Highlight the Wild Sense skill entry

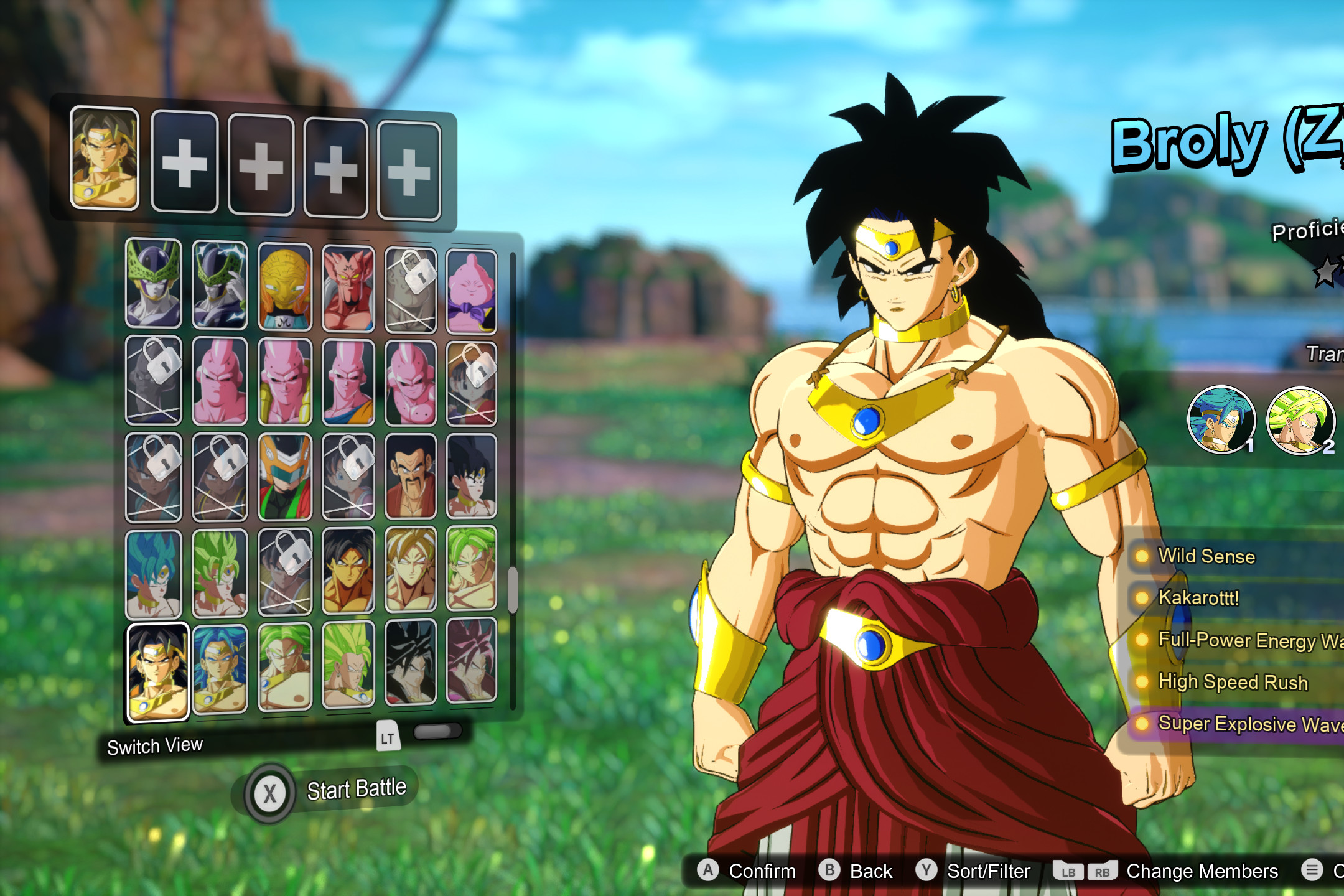pos(1207,557)
